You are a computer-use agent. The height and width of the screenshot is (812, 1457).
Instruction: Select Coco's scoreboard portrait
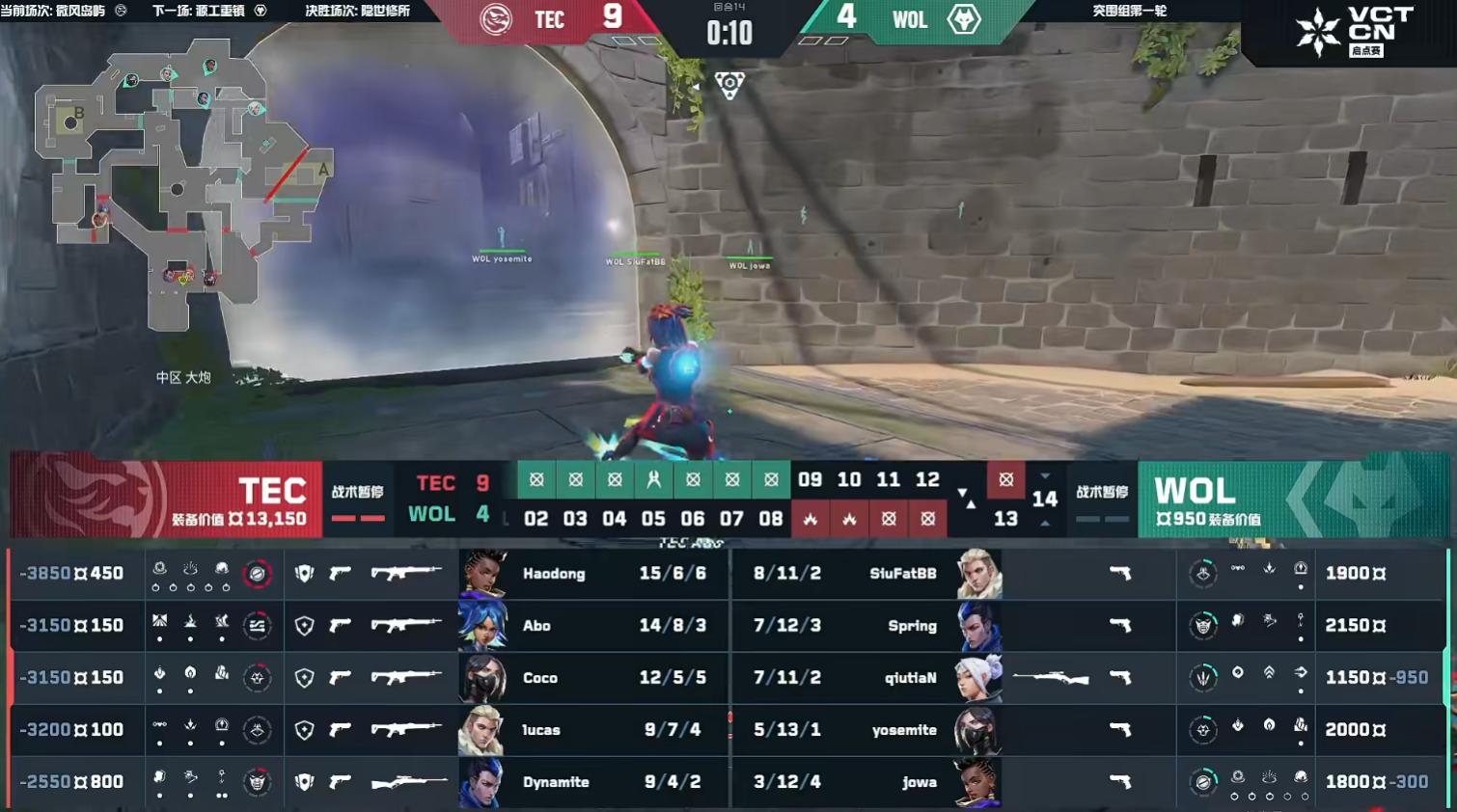(482, 678)
